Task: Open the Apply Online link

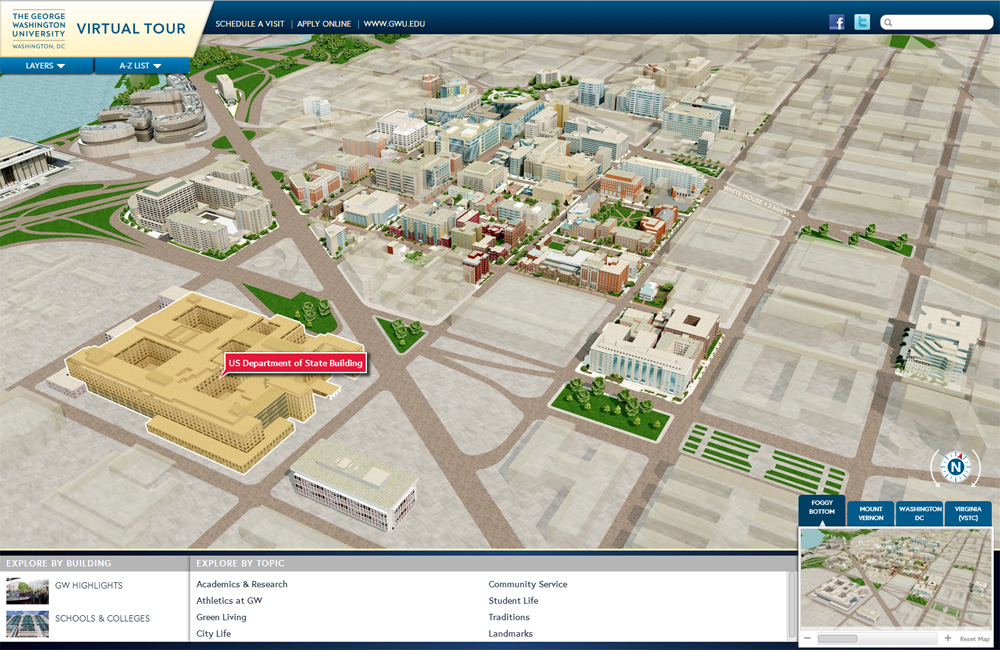Action: coord(326,22)
